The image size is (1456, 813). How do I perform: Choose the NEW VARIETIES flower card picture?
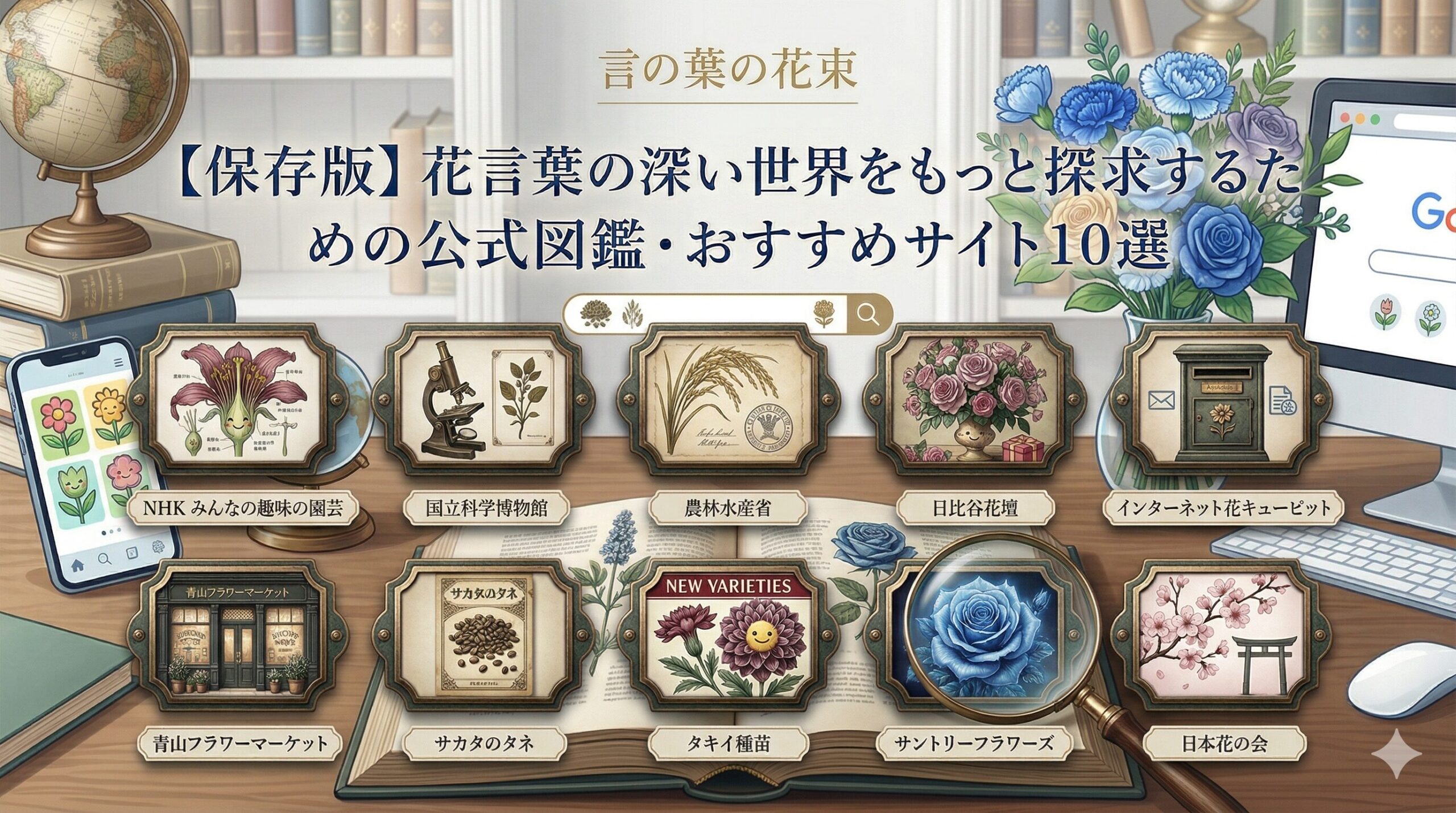pyautogui.click(x=728, y=643)
